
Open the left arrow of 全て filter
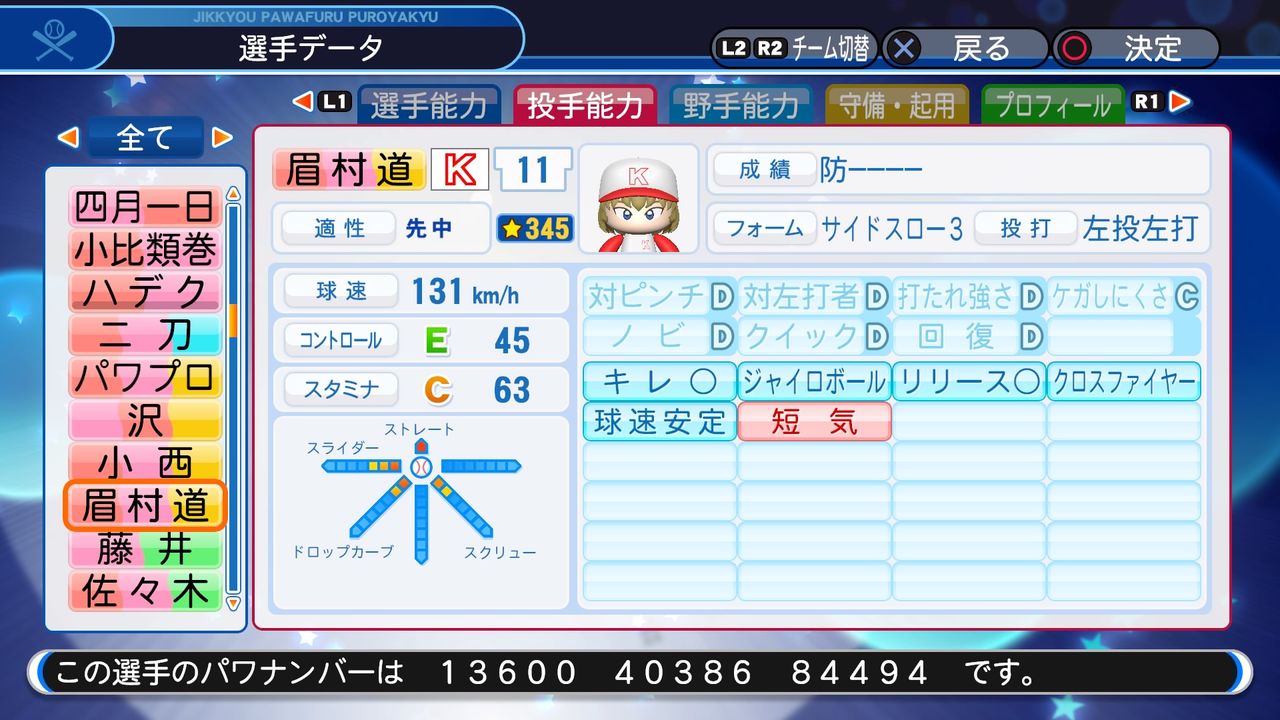point(69,138)
